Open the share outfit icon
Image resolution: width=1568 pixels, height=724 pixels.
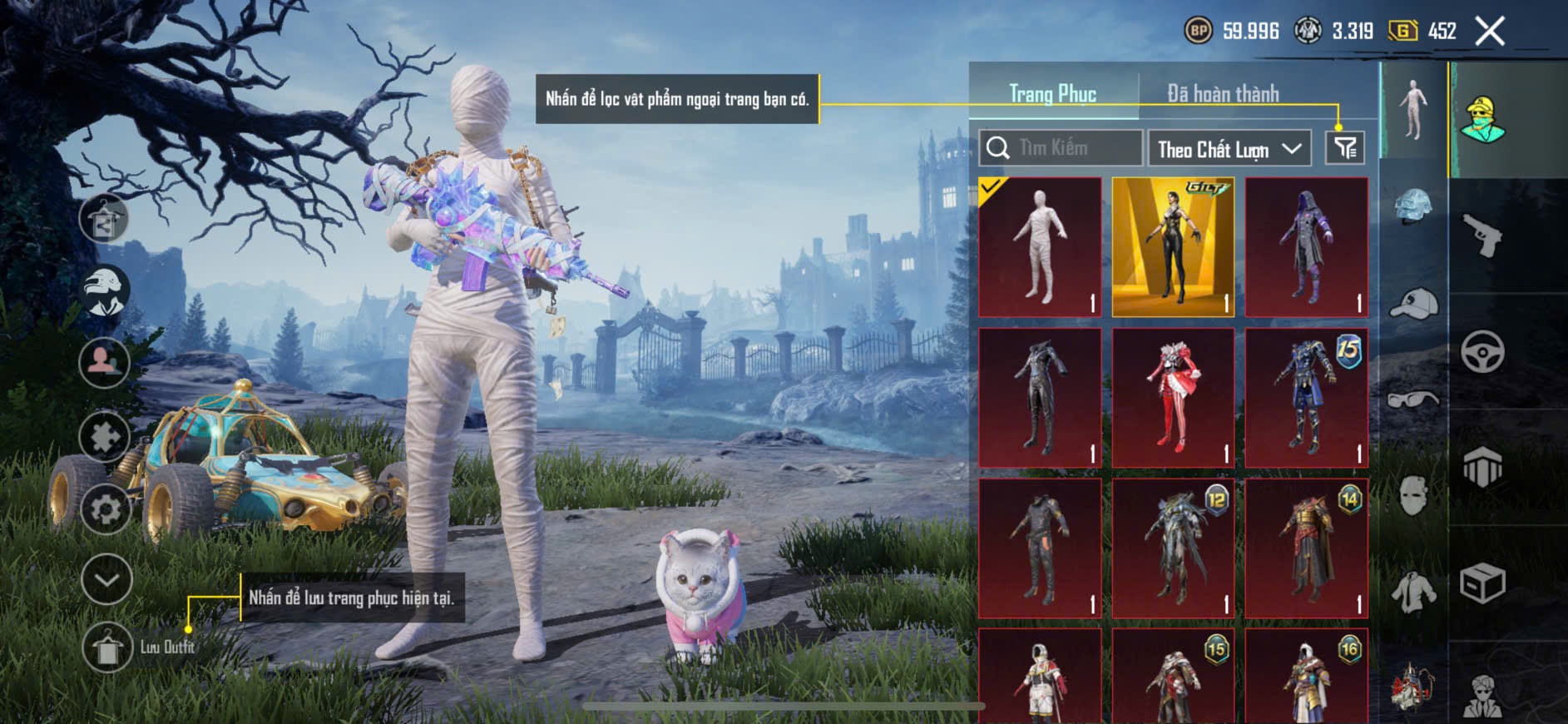click(x=104, y=220)
